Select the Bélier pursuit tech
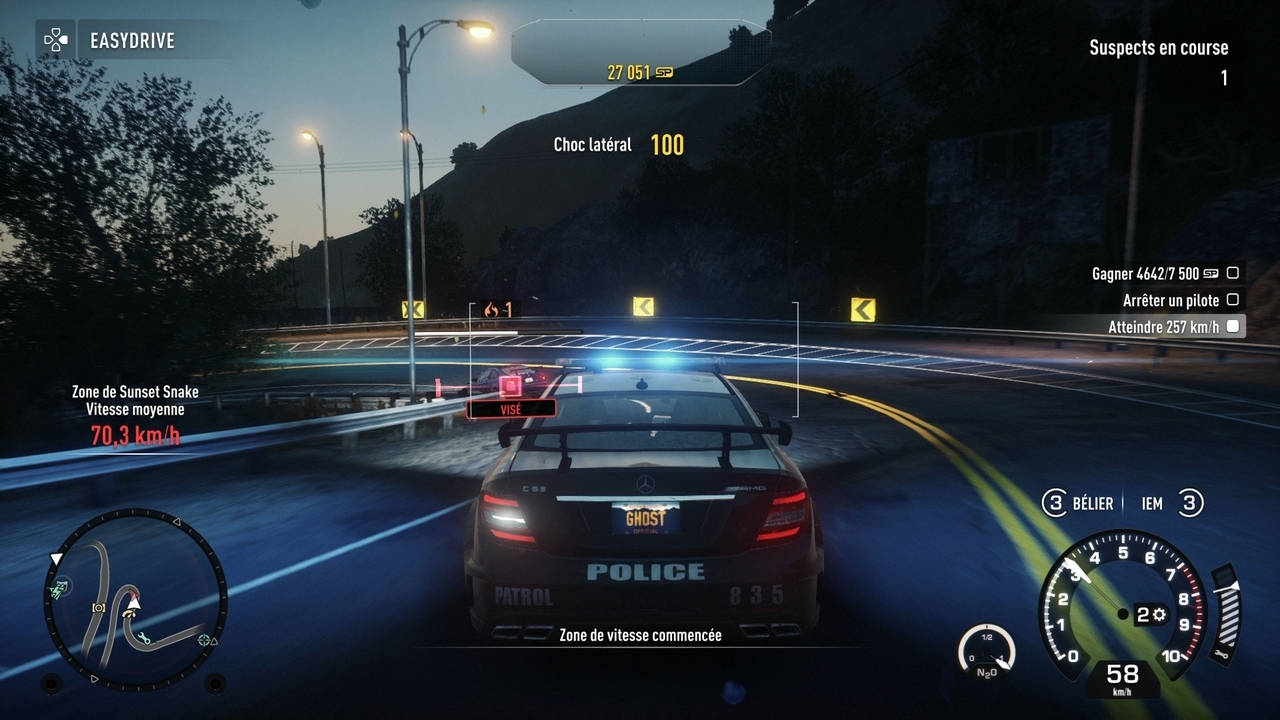This screenshot has width=1280, height=720. (x=1079, y=504)
